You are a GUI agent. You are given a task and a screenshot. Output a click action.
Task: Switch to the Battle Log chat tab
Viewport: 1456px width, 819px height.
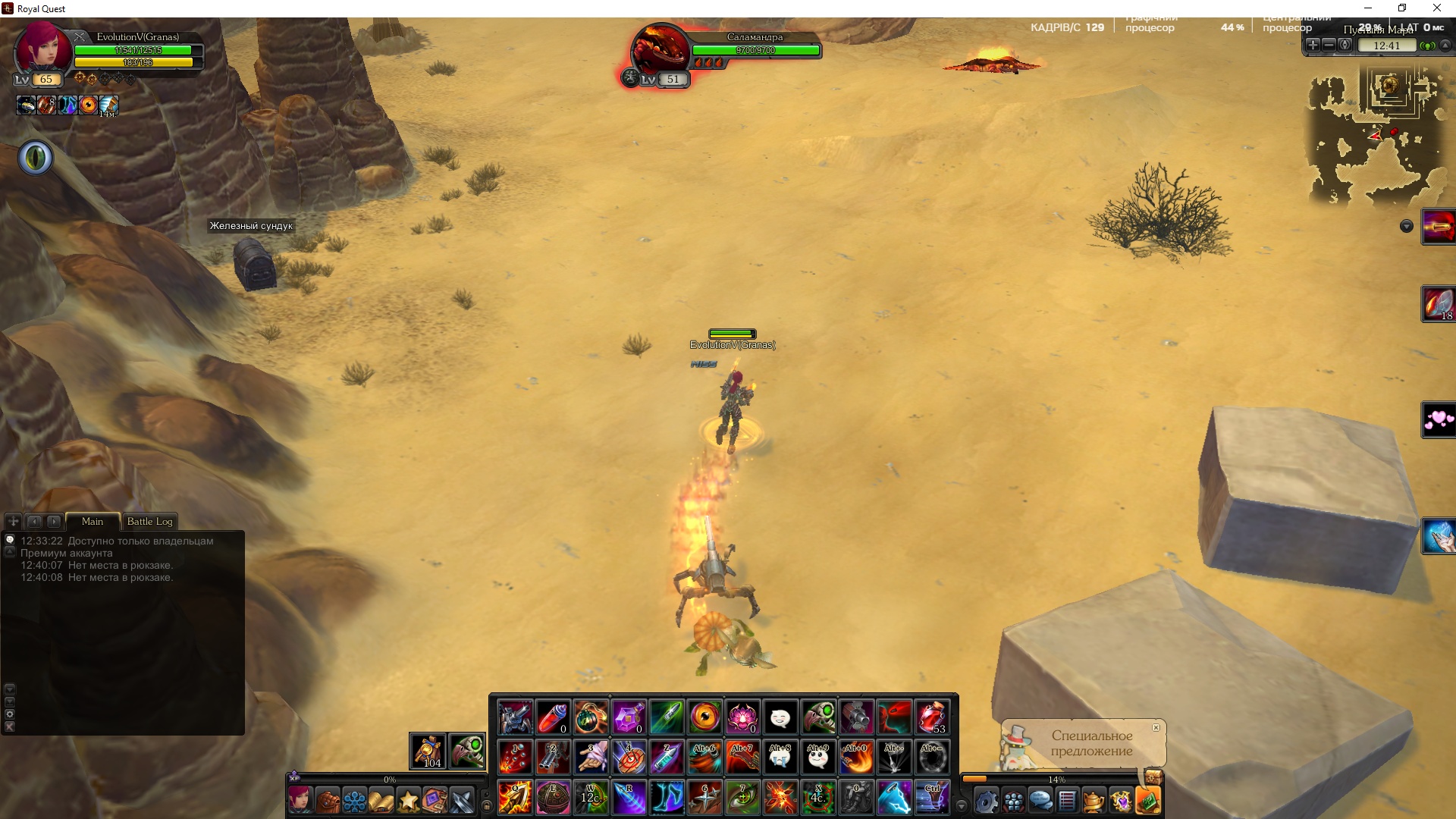point(149,521)
